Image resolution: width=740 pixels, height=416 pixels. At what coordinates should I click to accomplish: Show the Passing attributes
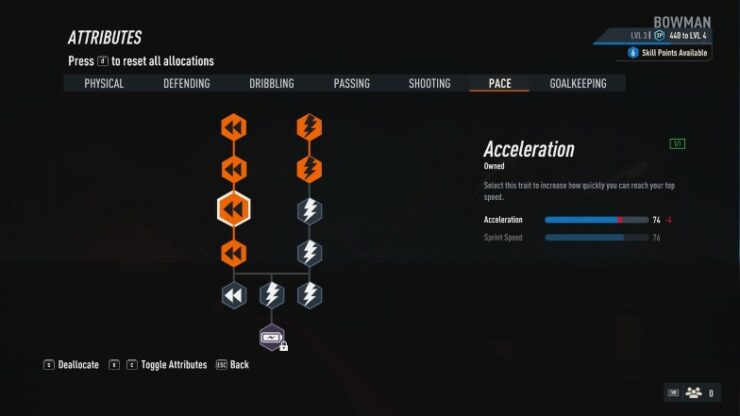click(352, 84)
